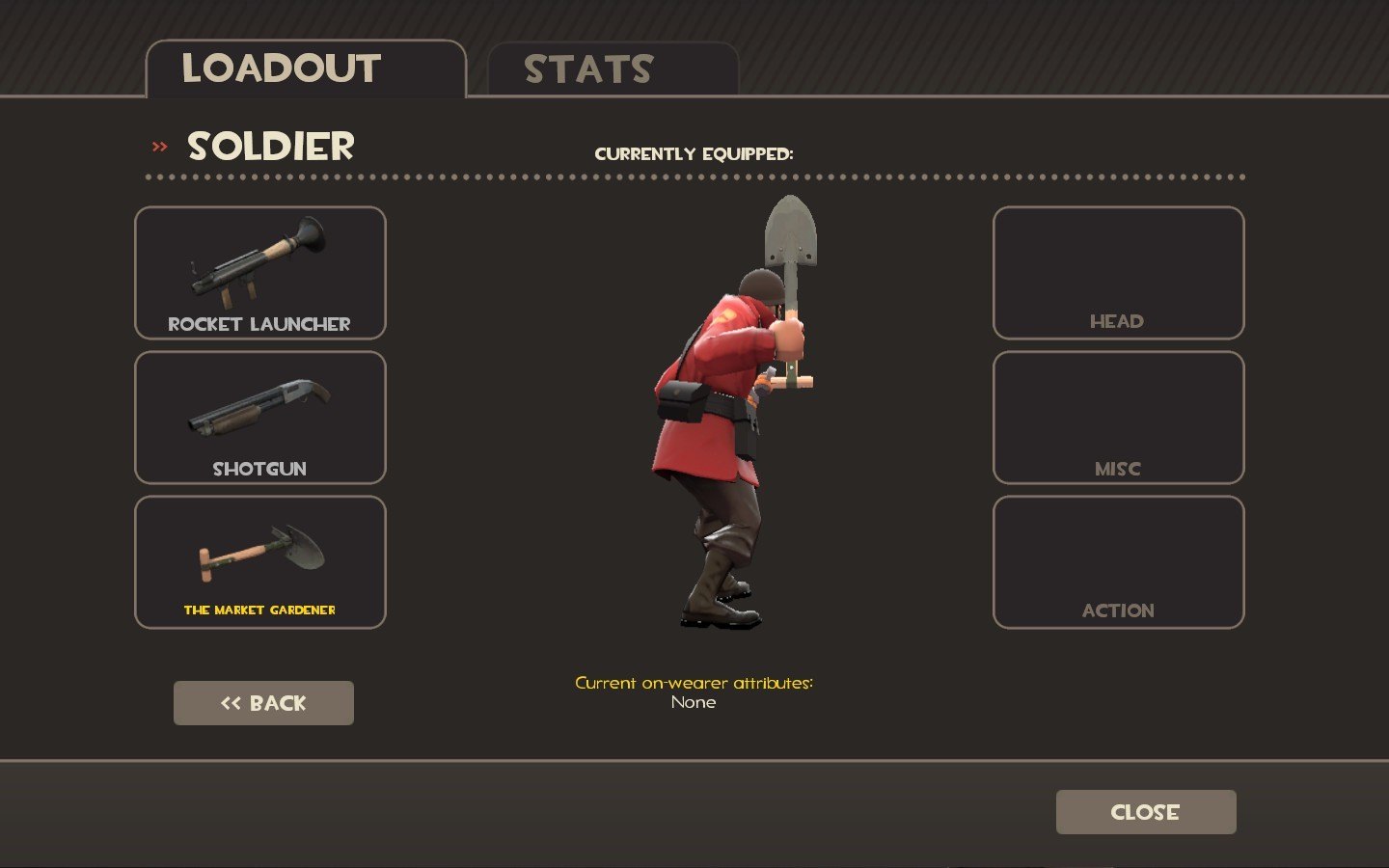
Task: Select the Misc item slot
Action: pyautogui.click(x=1118, y=418)
